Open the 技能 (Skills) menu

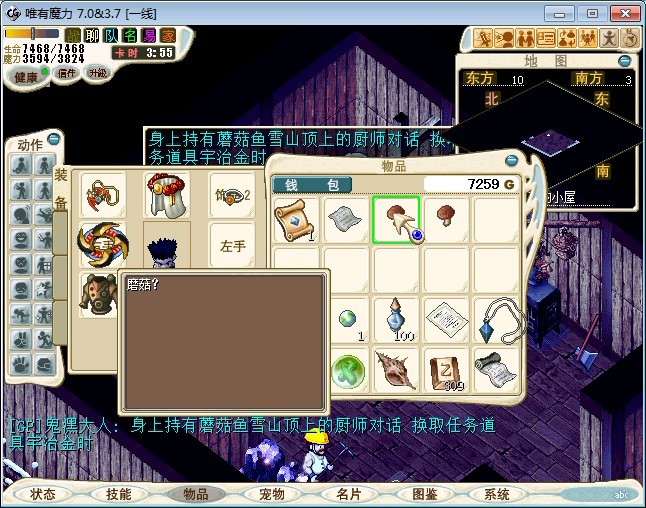click(x=119, y=494)
